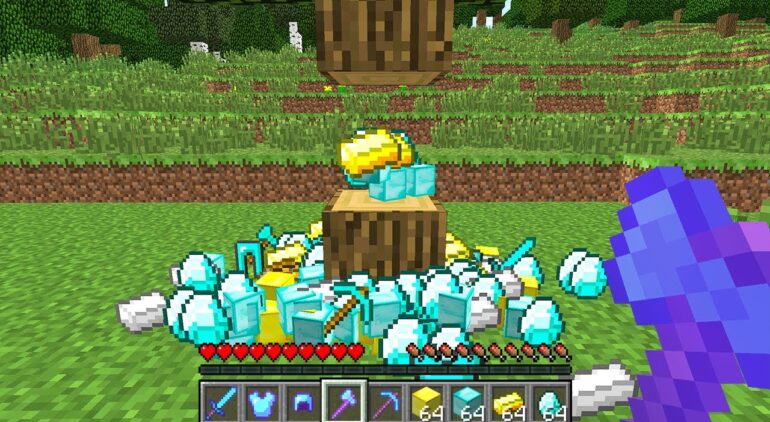Pick the diamond block stack in hotbar
This screenshot has width=770, height=422.
(x=468, y=402)
